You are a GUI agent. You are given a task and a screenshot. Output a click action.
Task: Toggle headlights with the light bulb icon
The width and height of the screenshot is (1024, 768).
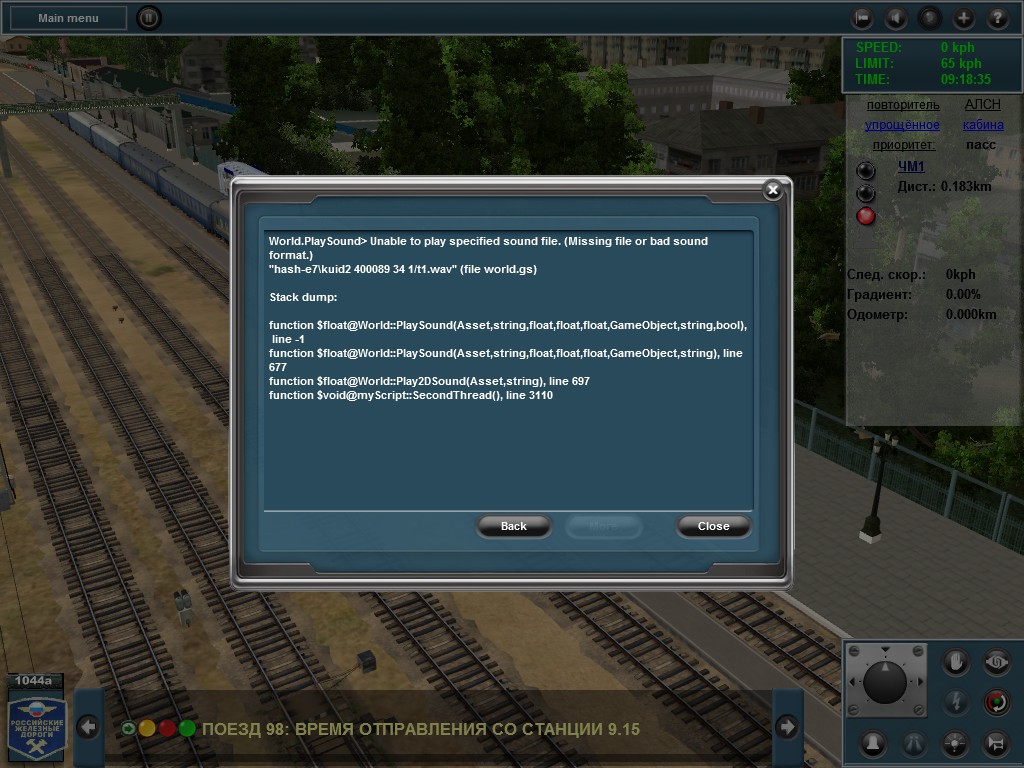click(956, 743)
